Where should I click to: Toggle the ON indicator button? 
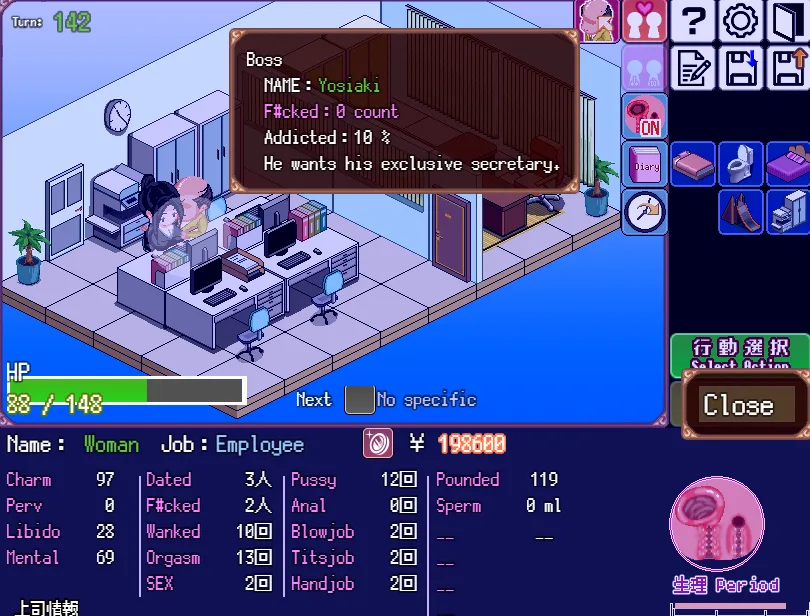pyautogui.click(x=644, y=116)
